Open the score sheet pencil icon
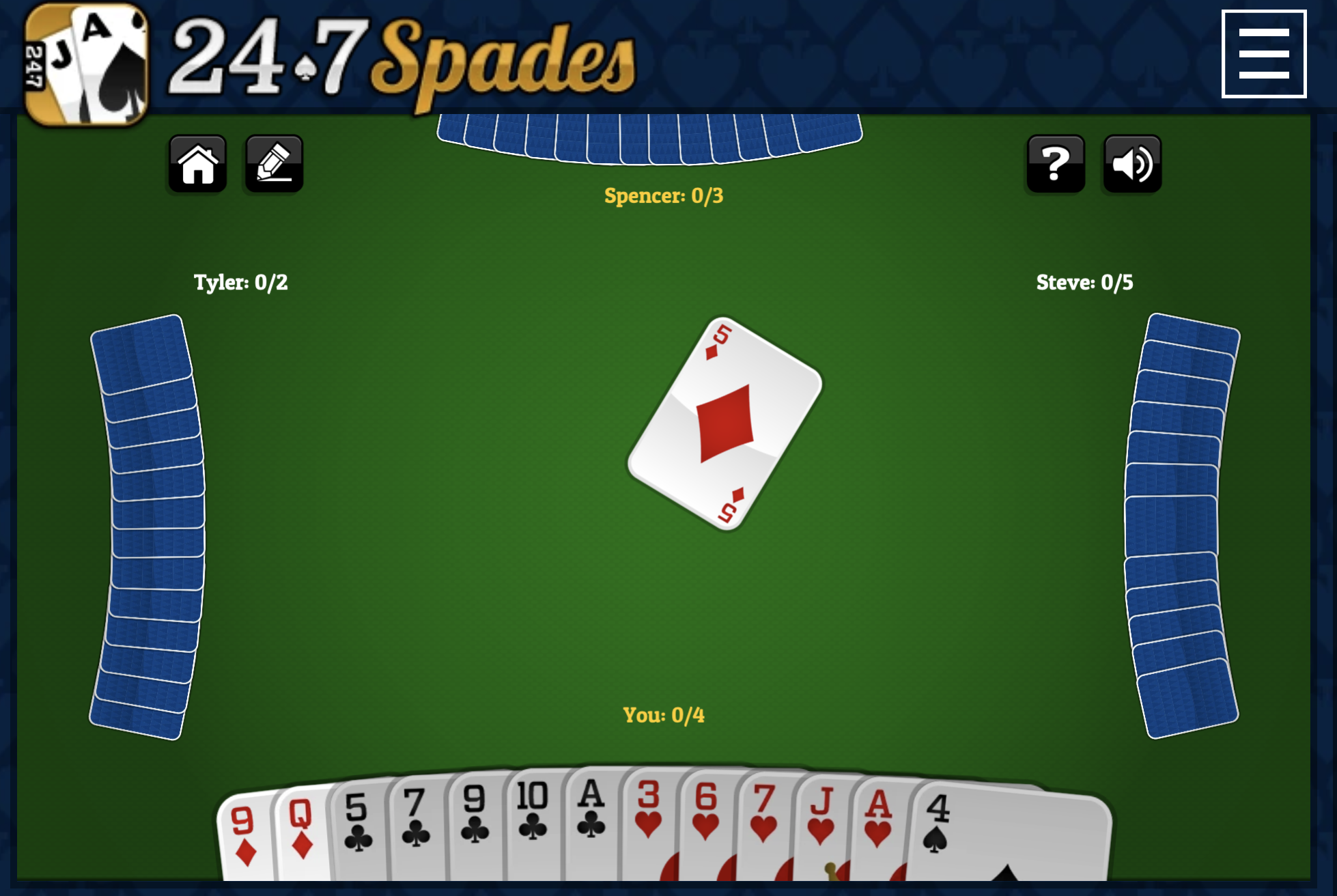This screenshot has width=1337, height=896. (272, 163)
